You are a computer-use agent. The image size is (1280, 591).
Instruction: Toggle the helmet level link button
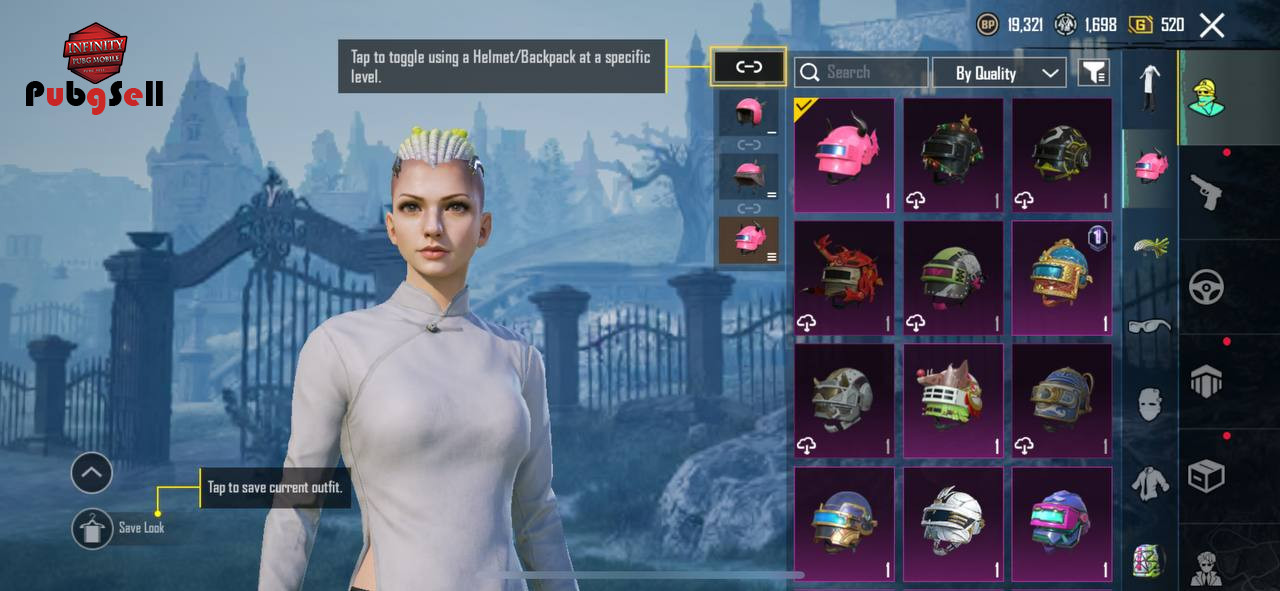coord(748,67)
